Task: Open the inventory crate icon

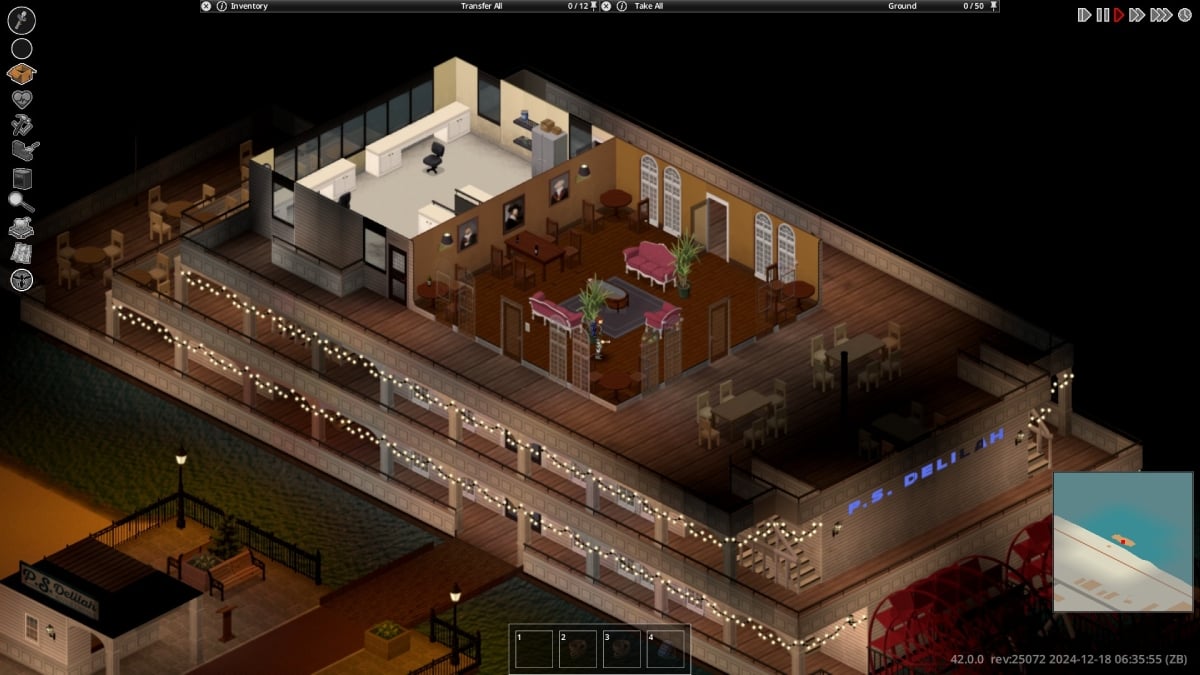Action: tap(21, 73)
